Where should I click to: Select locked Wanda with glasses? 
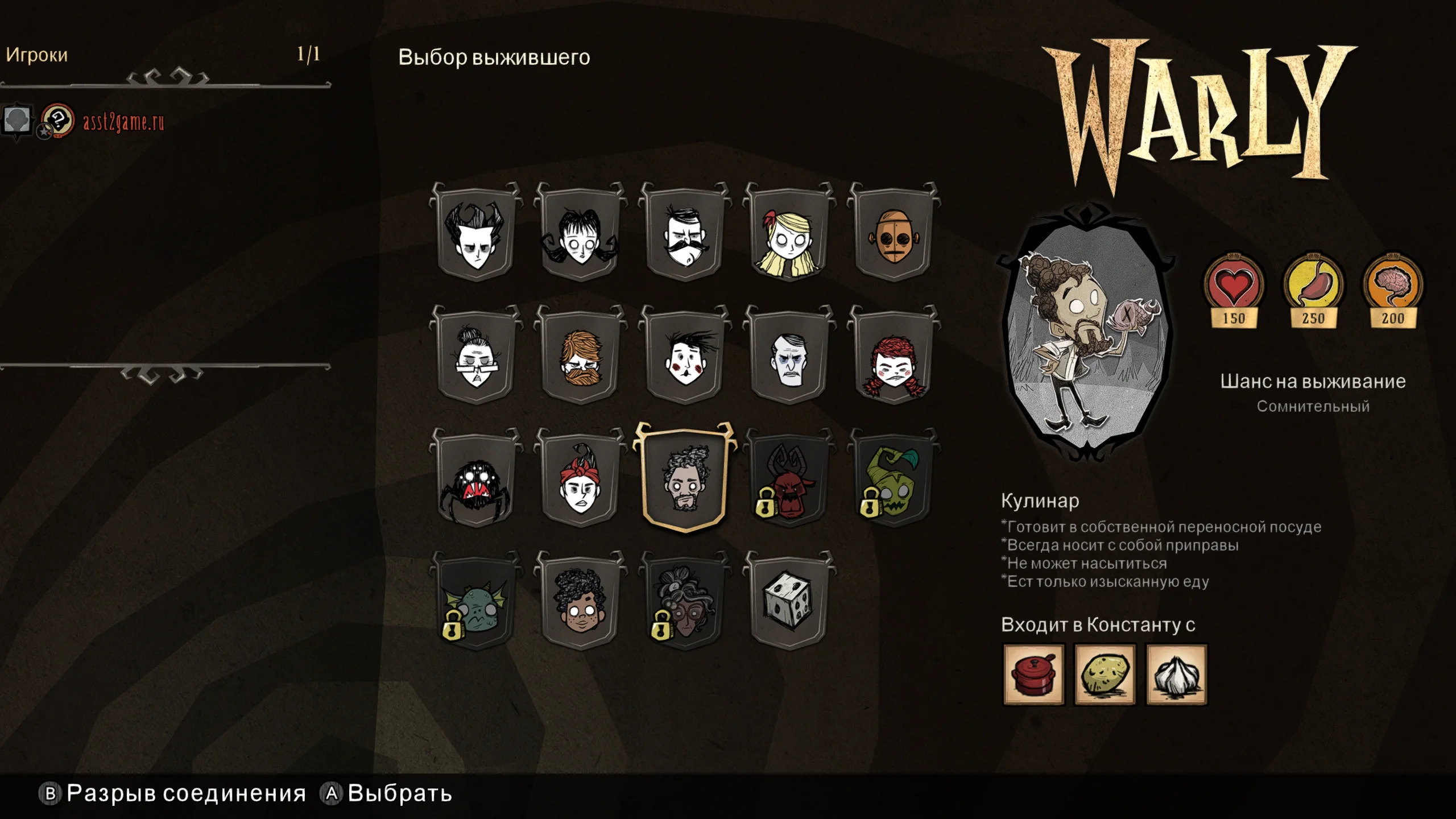[x=685, y=603]
